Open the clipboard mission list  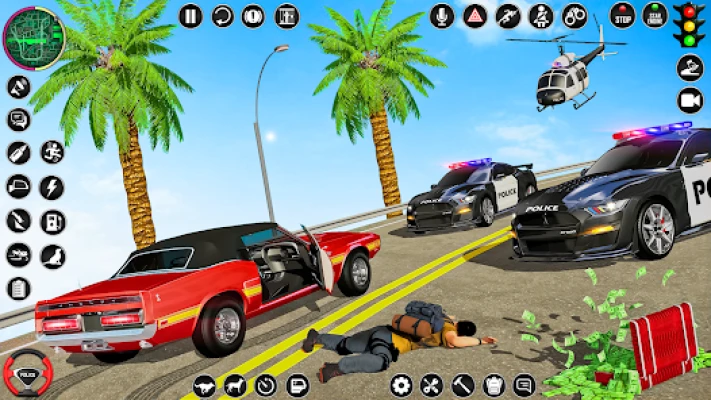pyautogui.click(x=18, y=289)
